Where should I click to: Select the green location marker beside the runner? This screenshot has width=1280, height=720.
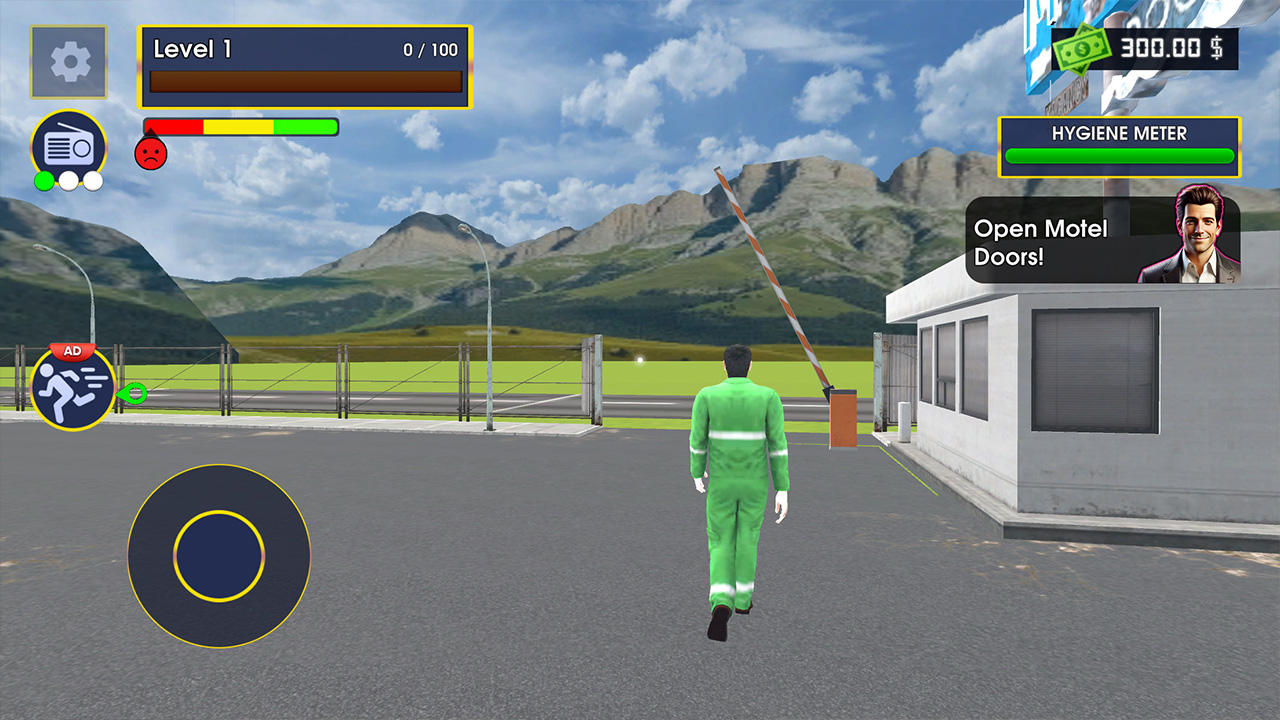point(131,394)
